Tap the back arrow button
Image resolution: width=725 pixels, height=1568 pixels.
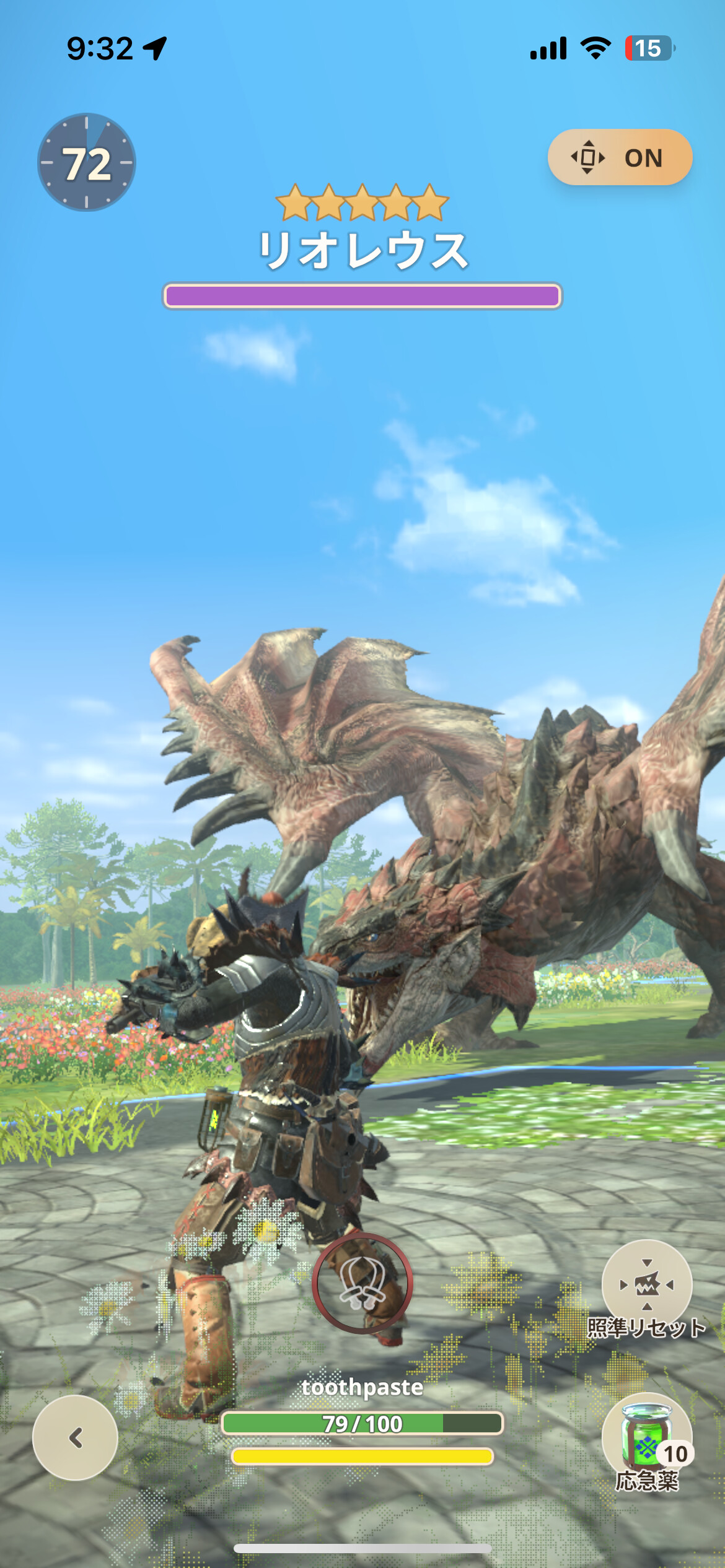75,1437
